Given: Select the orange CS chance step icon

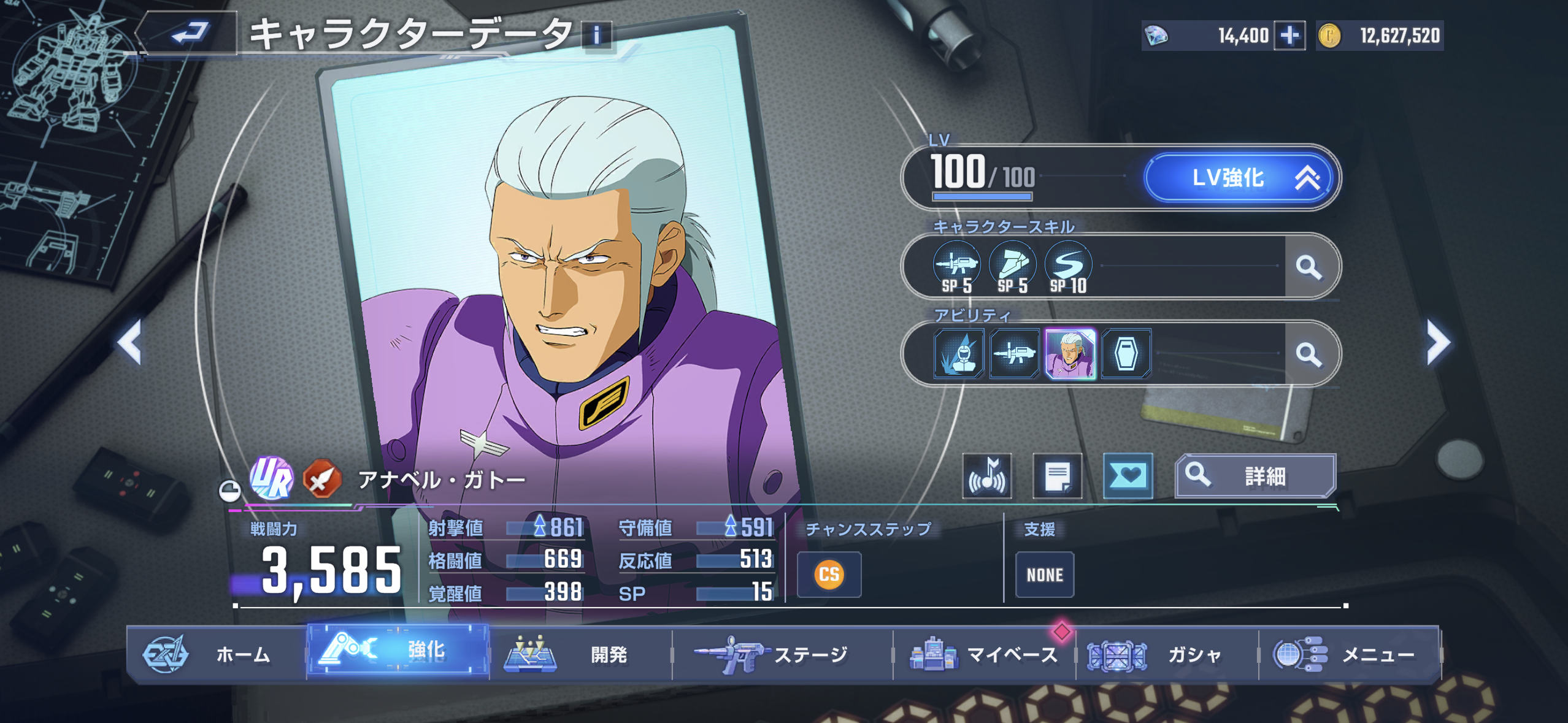Looking at the screenshot, I should [829, 575].
